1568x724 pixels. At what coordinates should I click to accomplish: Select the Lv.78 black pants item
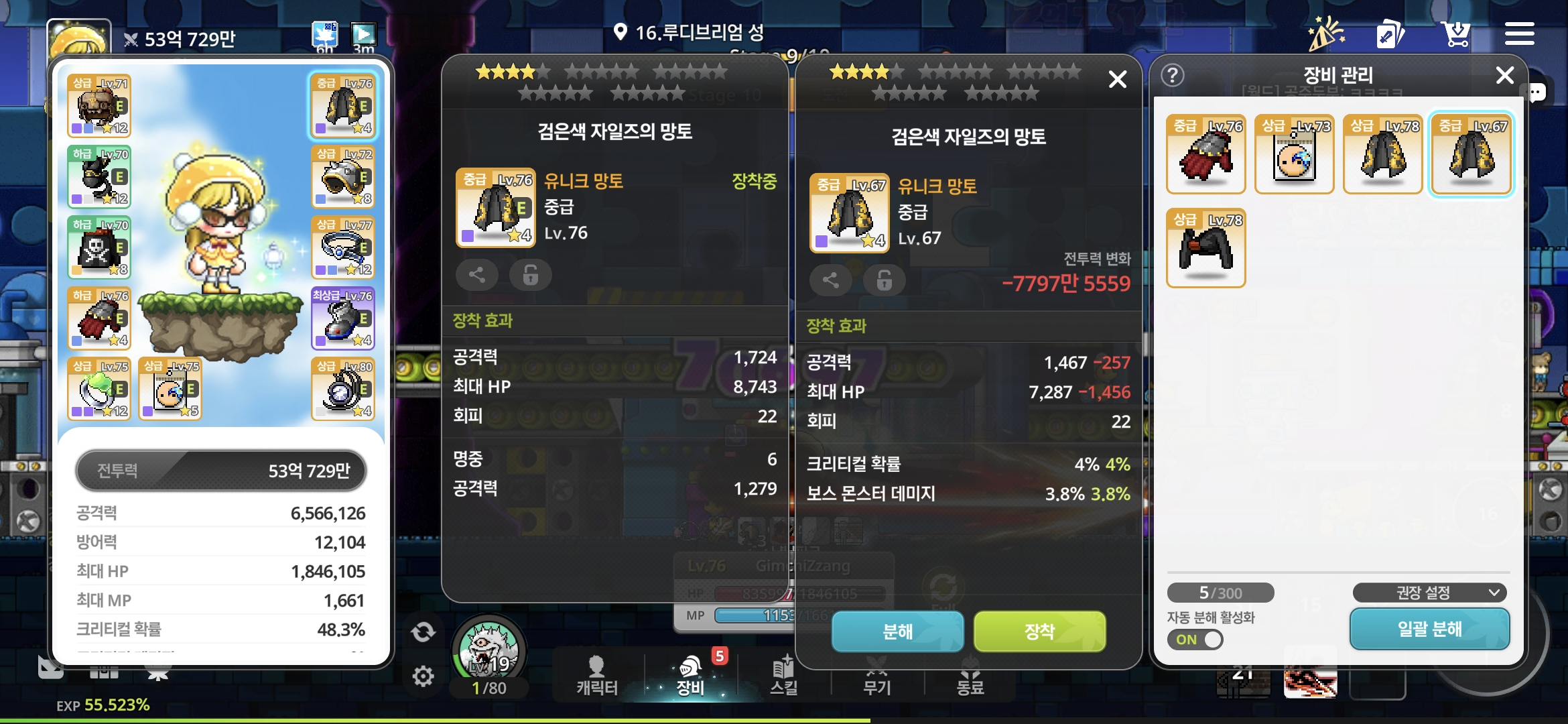point(1205,248)
